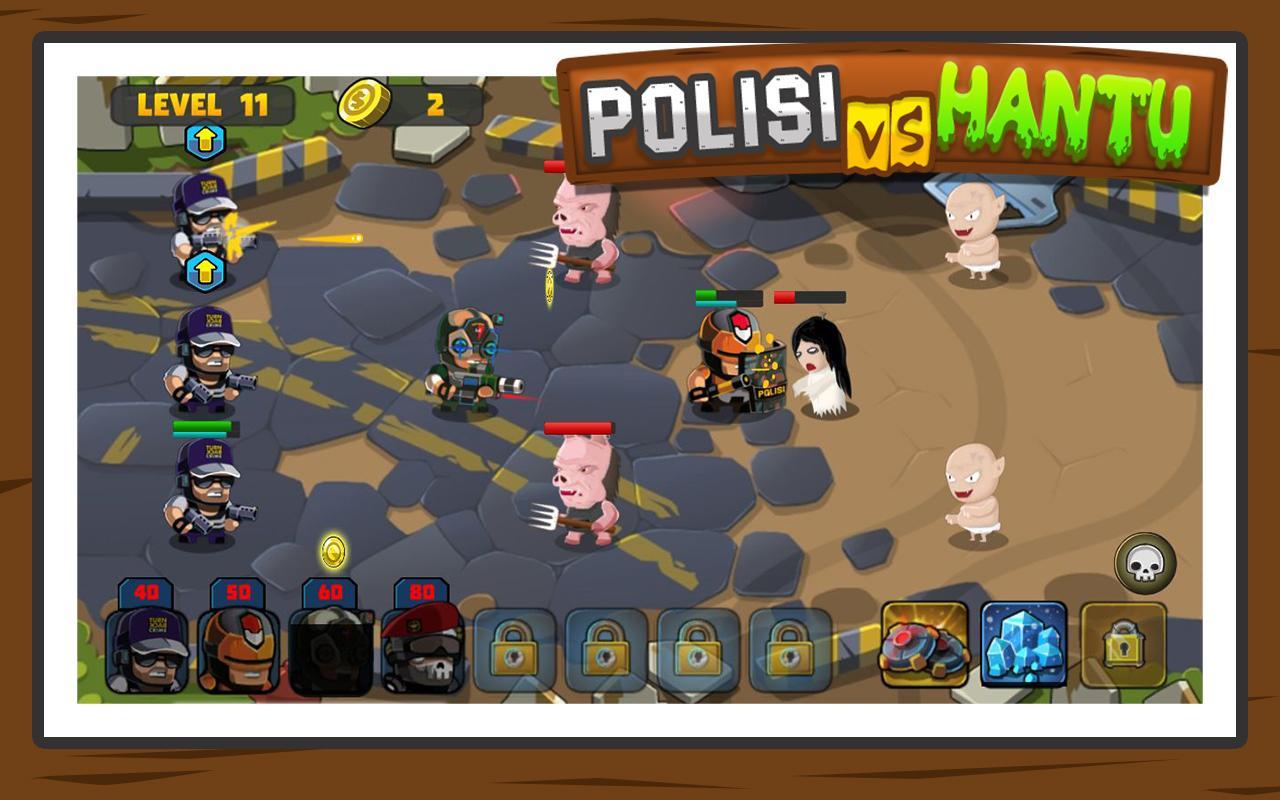This screenshot has height=800, width=1280.
Task: Select the 60-cost darkened unit card
Action: pyautogui.click(x=328, y=650)
